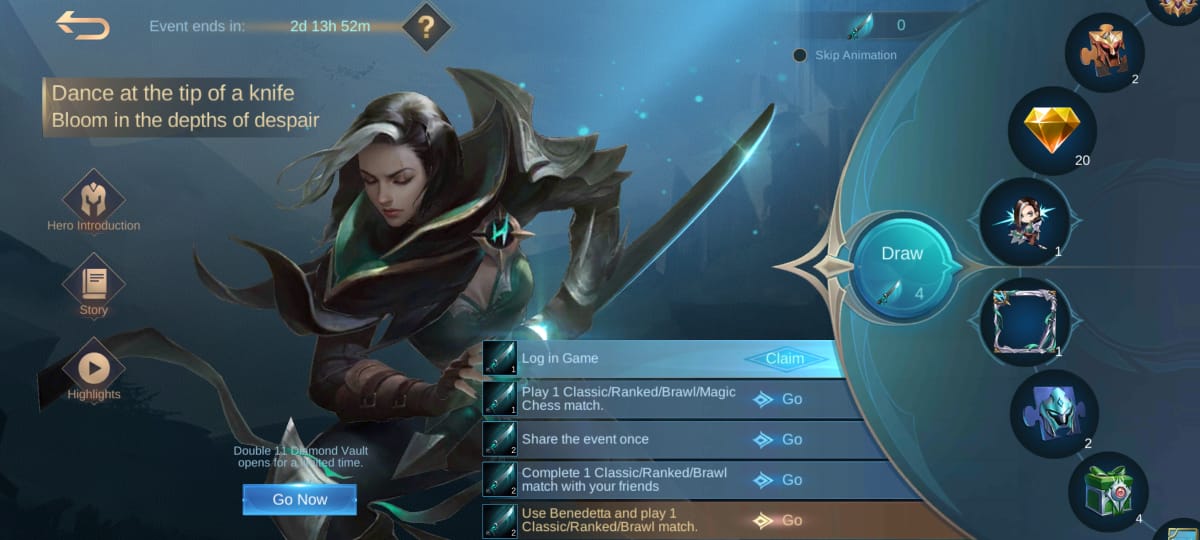Go to play 1 Classic/Ranked/Brawl/Magic Chess match
The image size is (1200, 540).
[x=780, y=399]
